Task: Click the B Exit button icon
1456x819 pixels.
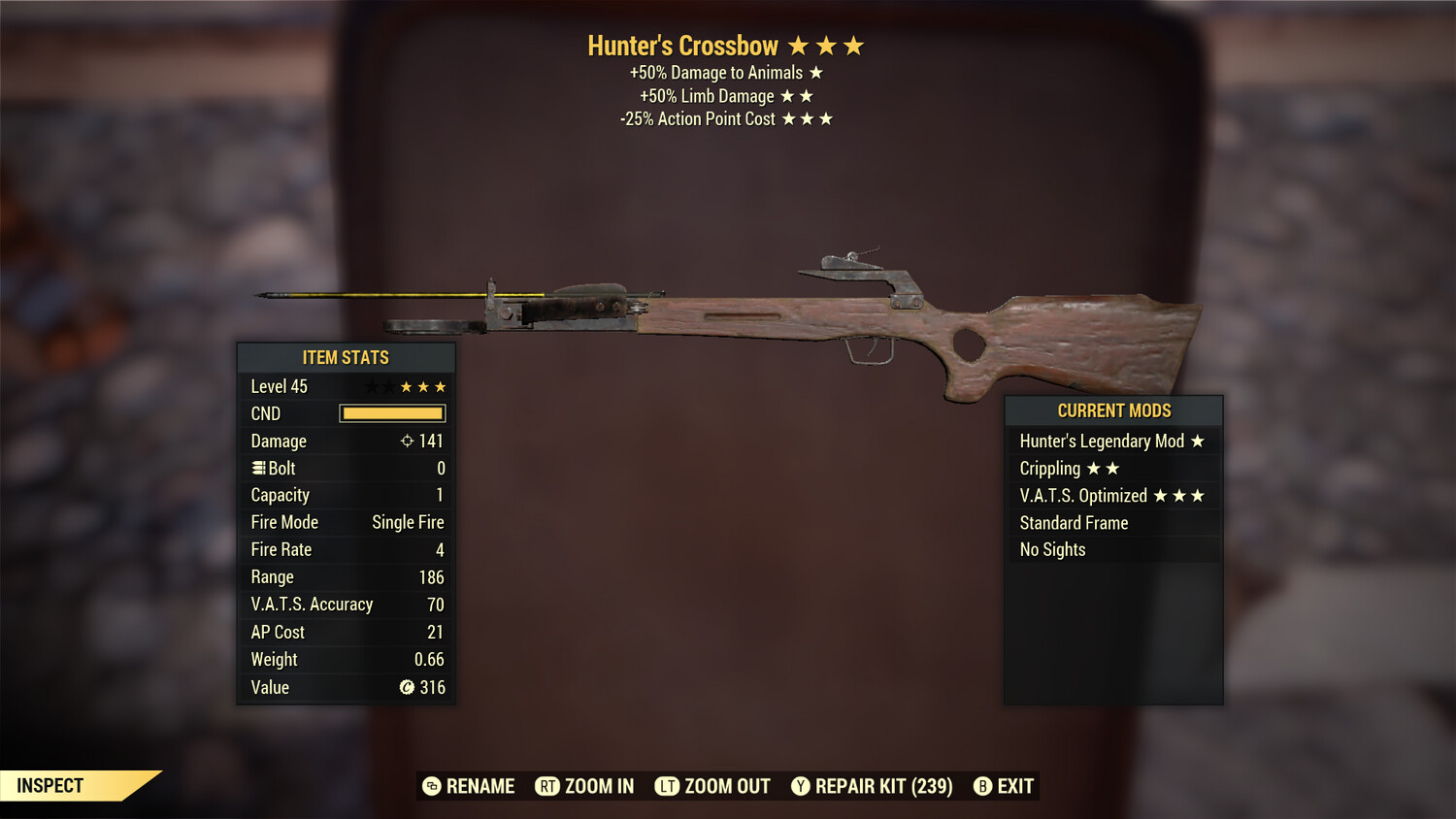Action: click(982, 786)
